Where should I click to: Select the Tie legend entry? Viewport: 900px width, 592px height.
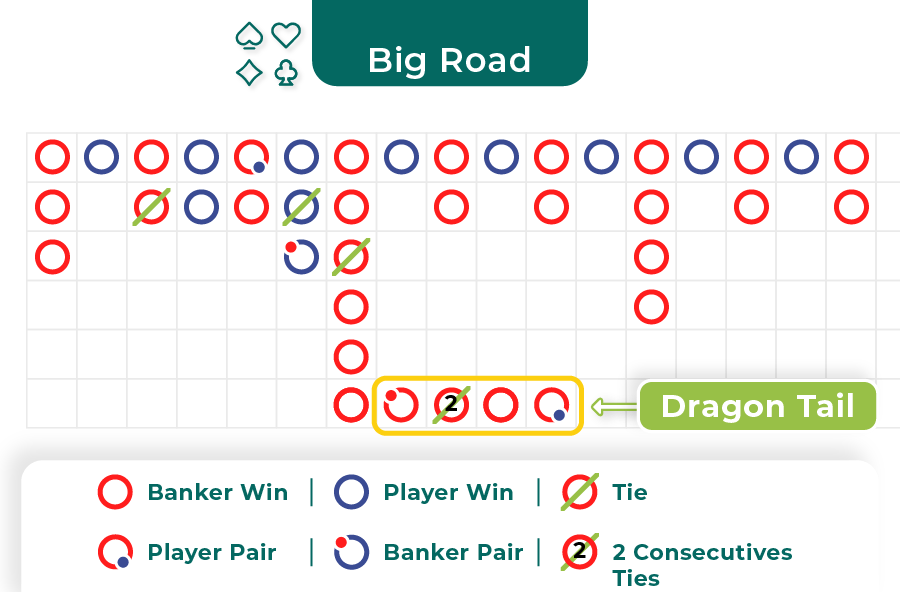[605, 492]
